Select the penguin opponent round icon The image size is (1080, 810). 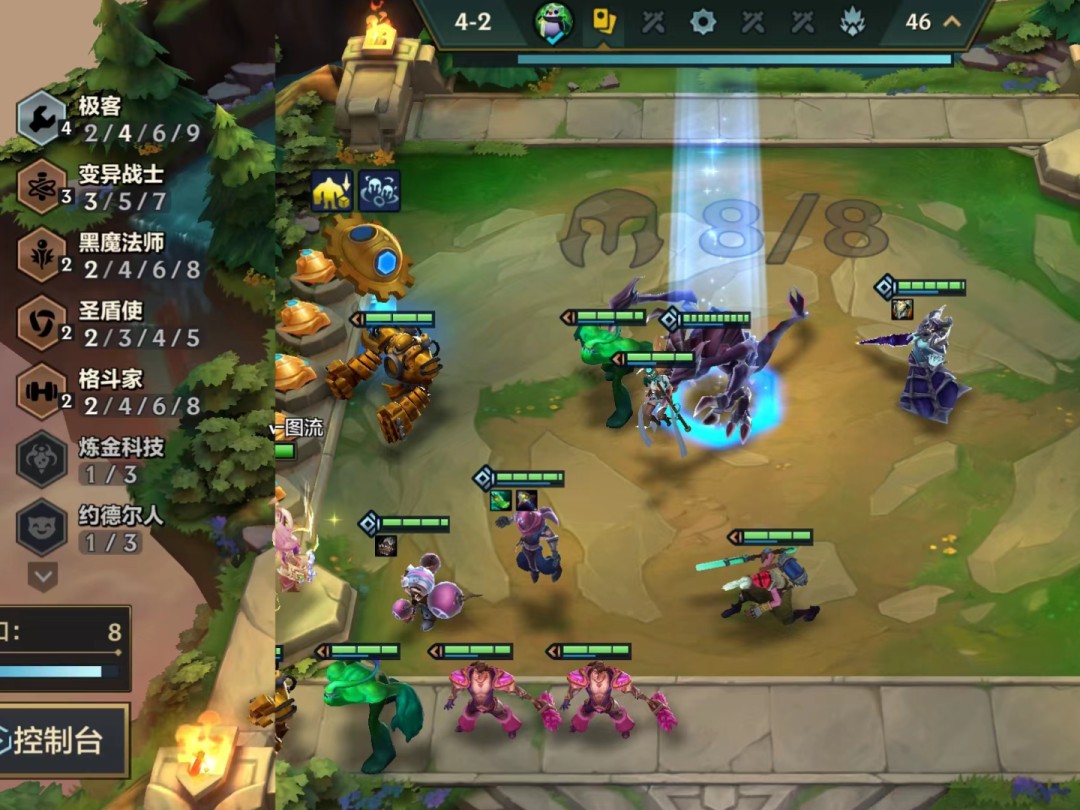click(553, 21)
